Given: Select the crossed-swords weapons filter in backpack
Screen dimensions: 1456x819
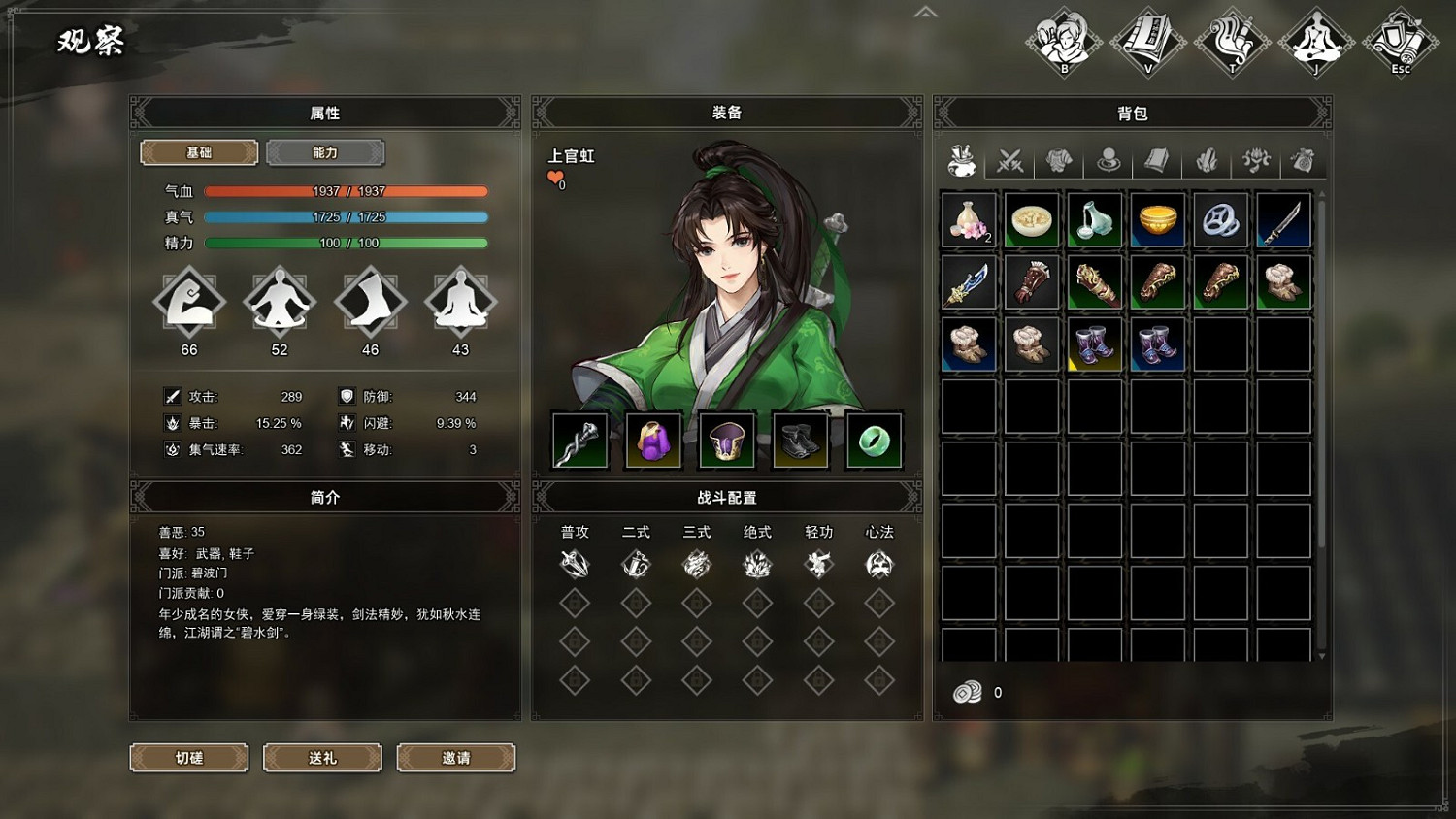Looking at the screenshot, I should pyautogui.click(x=1011, y=161).
